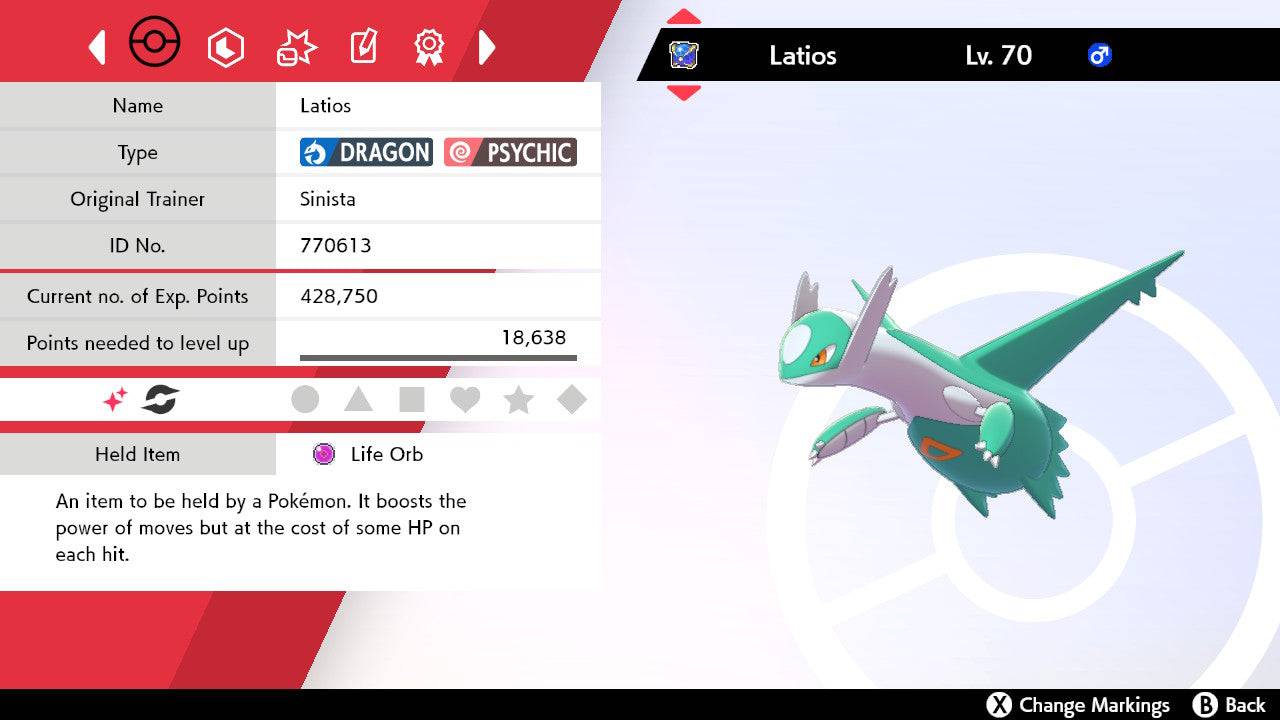Toggle the heart marking
The image size is (1280, 720).
[465, 400]
